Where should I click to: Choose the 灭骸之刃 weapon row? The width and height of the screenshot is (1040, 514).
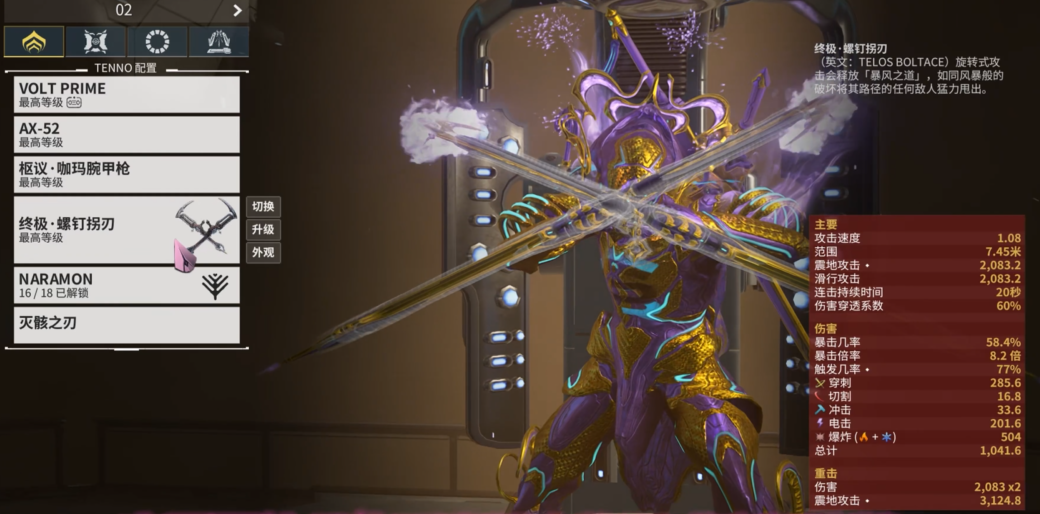[127, 324]
